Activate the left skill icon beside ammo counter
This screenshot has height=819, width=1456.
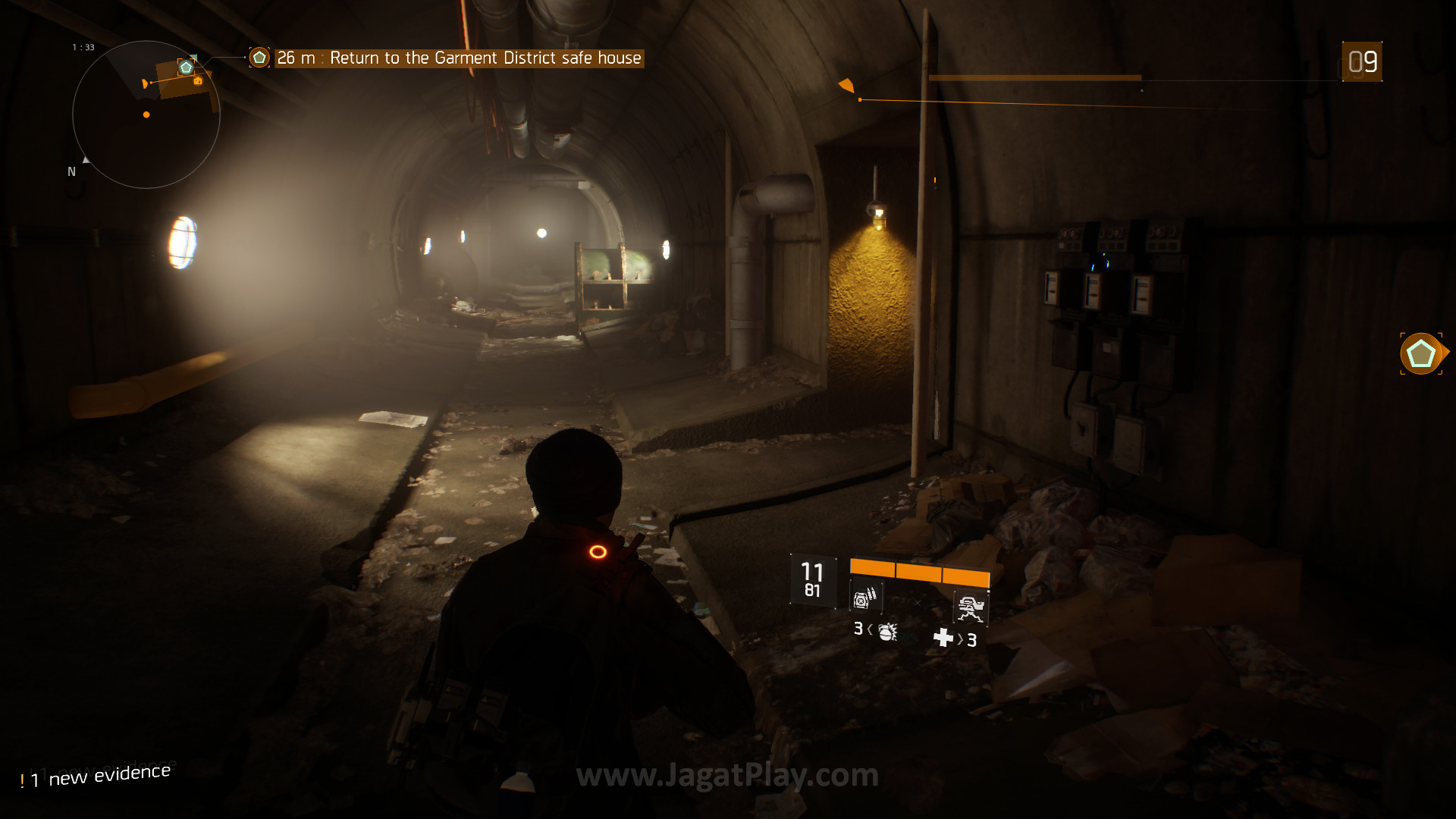pyautogui.click(x=865, y=598)
